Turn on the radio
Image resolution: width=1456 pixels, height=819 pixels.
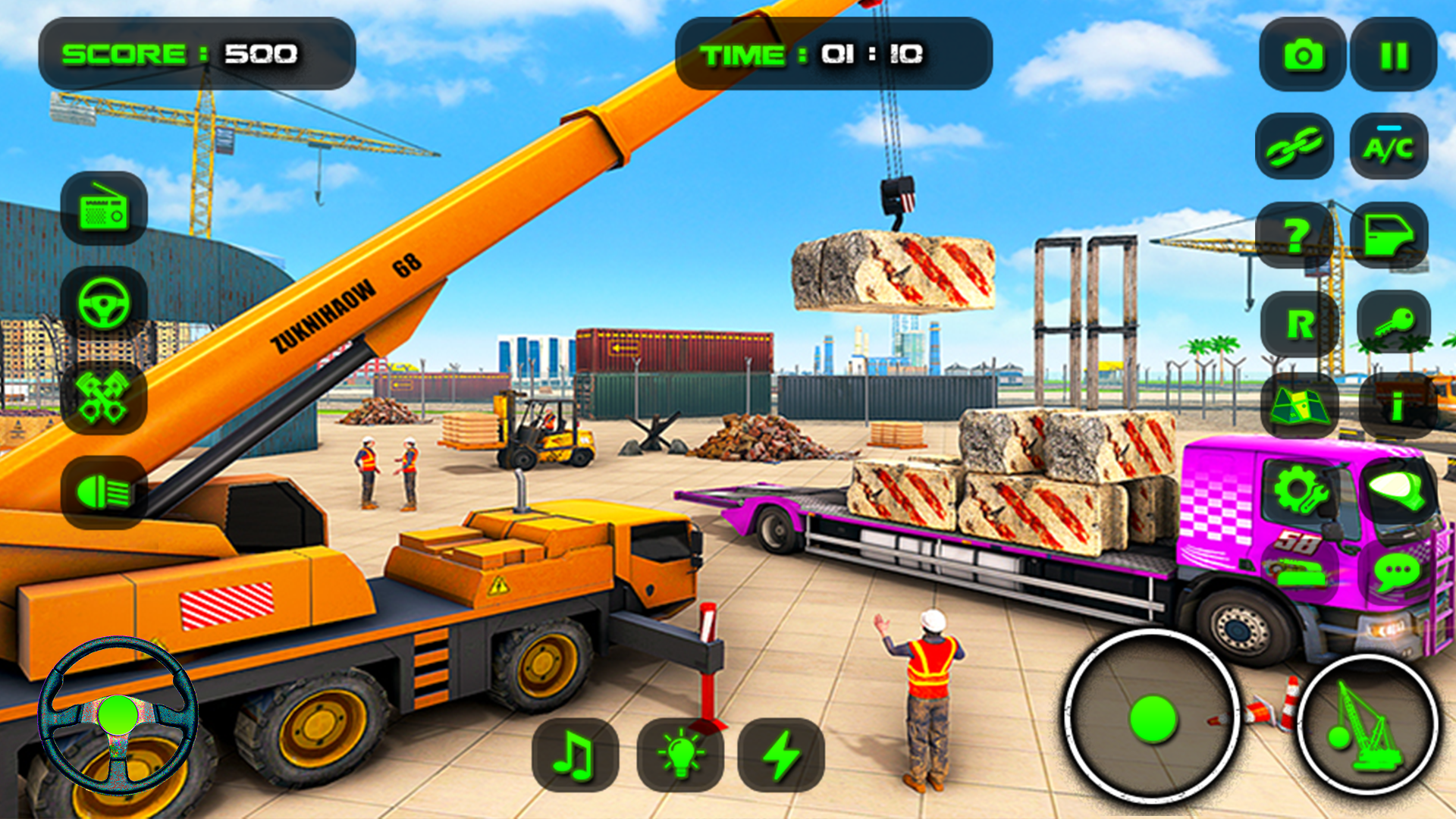click(x=104, y=209)
